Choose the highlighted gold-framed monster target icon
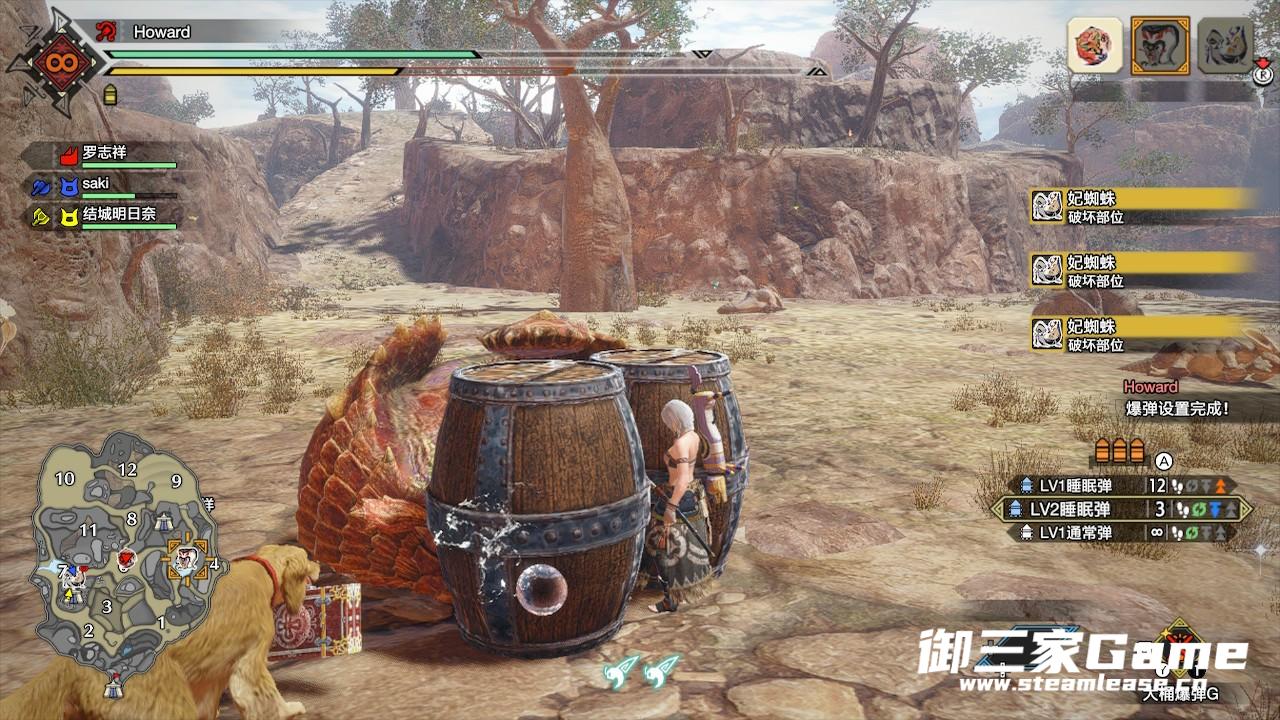Image resolution: width=1280 pixels, height=720 pixels. point(1159,45)
